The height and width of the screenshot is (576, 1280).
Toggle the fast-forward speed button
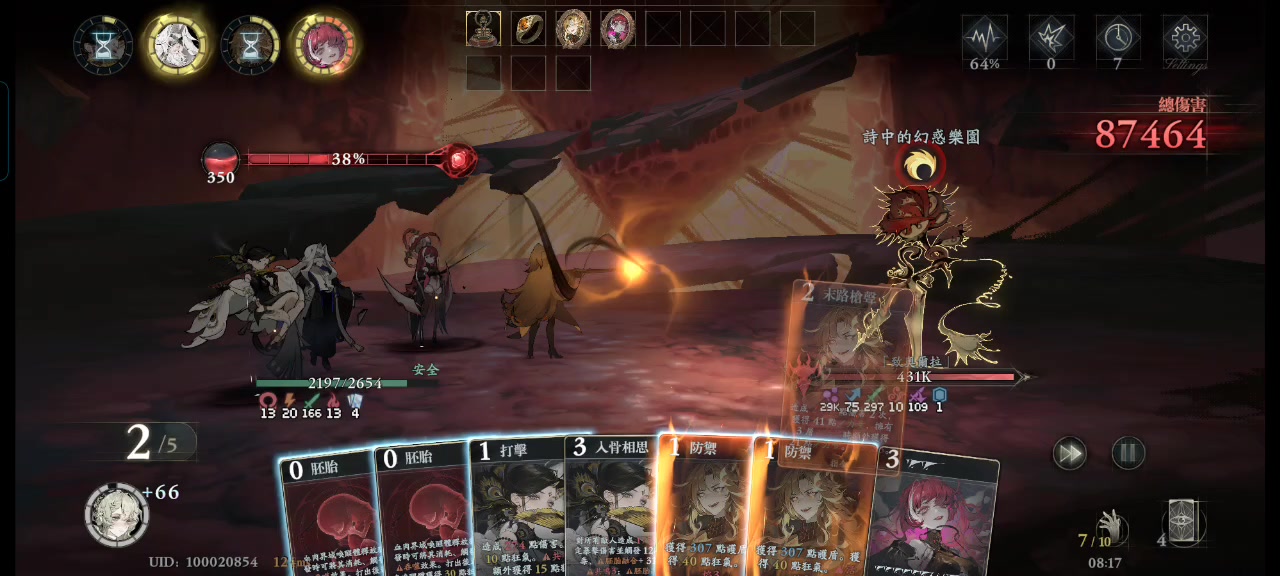pos(1069,453)
